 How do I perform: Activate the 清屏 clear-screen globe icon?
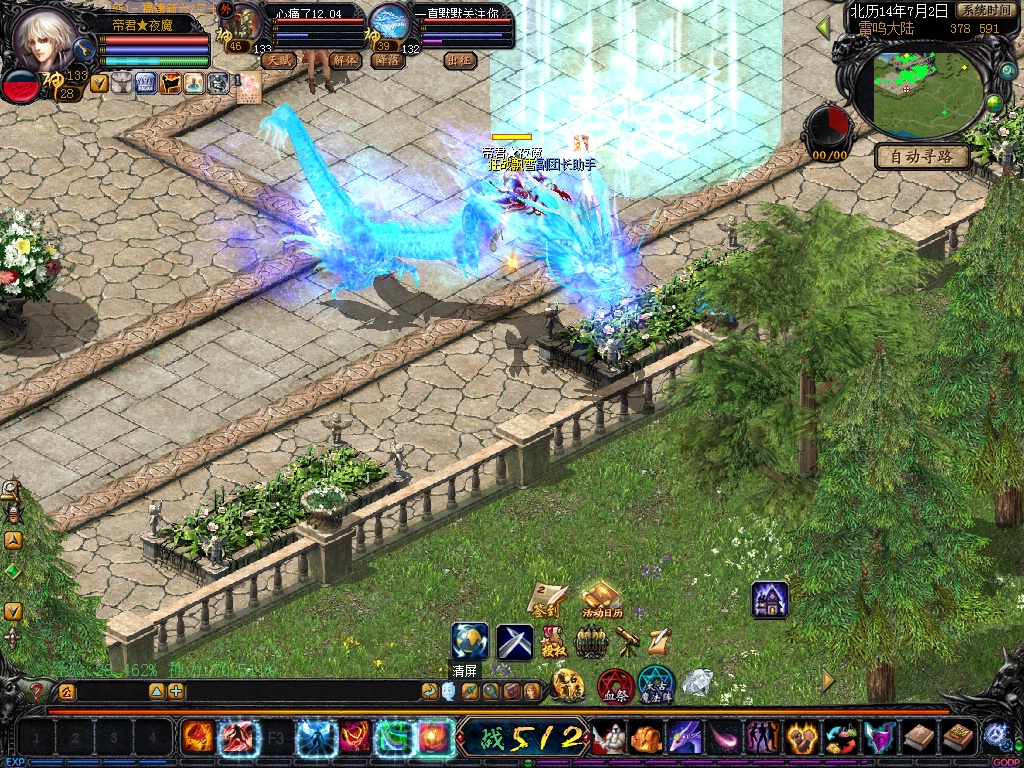470,641
